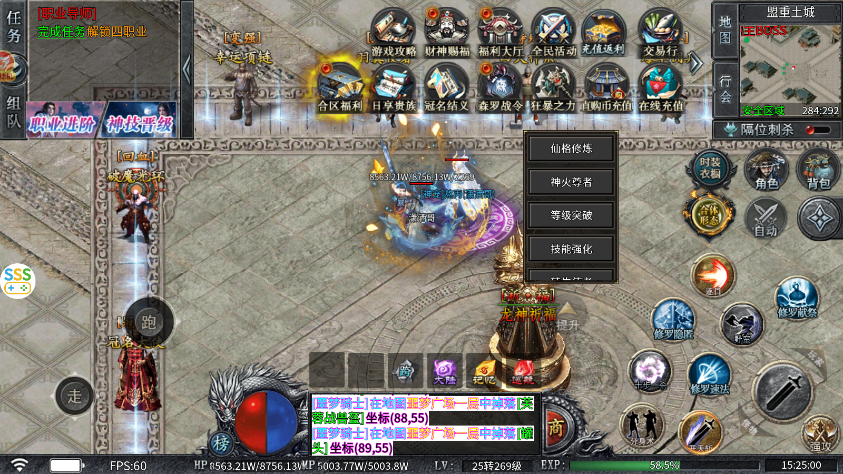The image size is (843, 474).
Task: Switch to the 任务 quest tab
Action: (x=13, y=34)
